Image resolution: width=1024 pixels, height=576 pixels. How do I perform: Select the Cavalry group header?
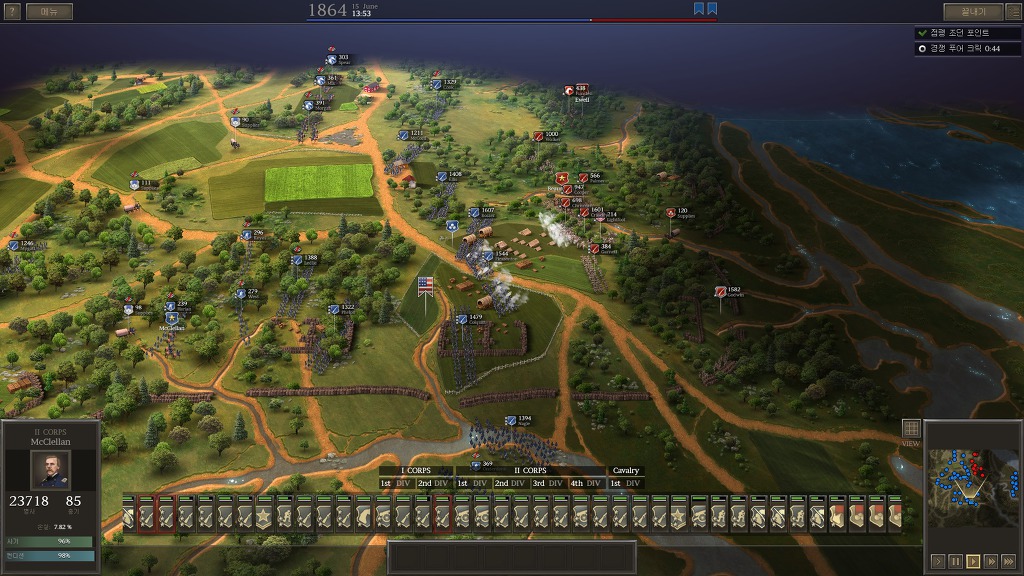click(626, 470)
